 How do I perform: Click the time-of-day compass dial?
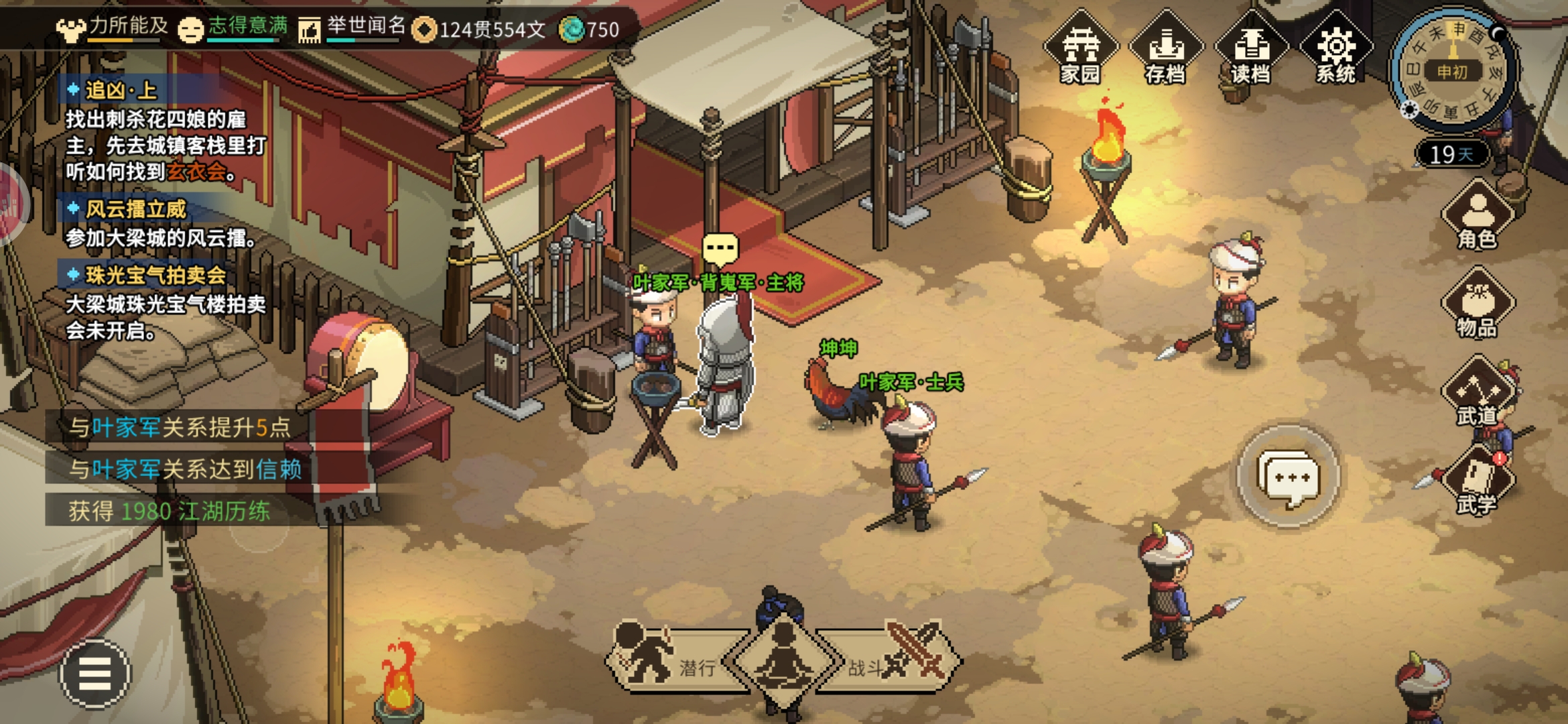[1453, 70]
